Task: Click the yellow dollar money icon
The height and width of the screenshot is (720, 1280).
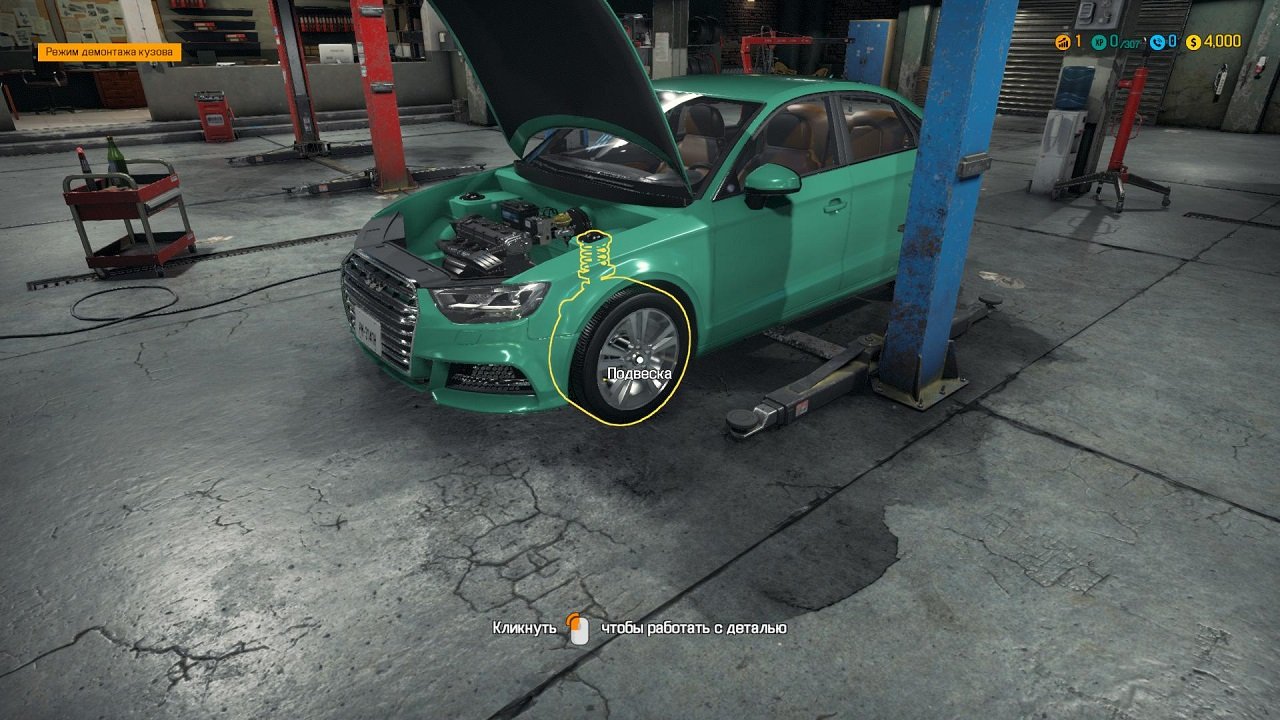Action: [1193, 42]
